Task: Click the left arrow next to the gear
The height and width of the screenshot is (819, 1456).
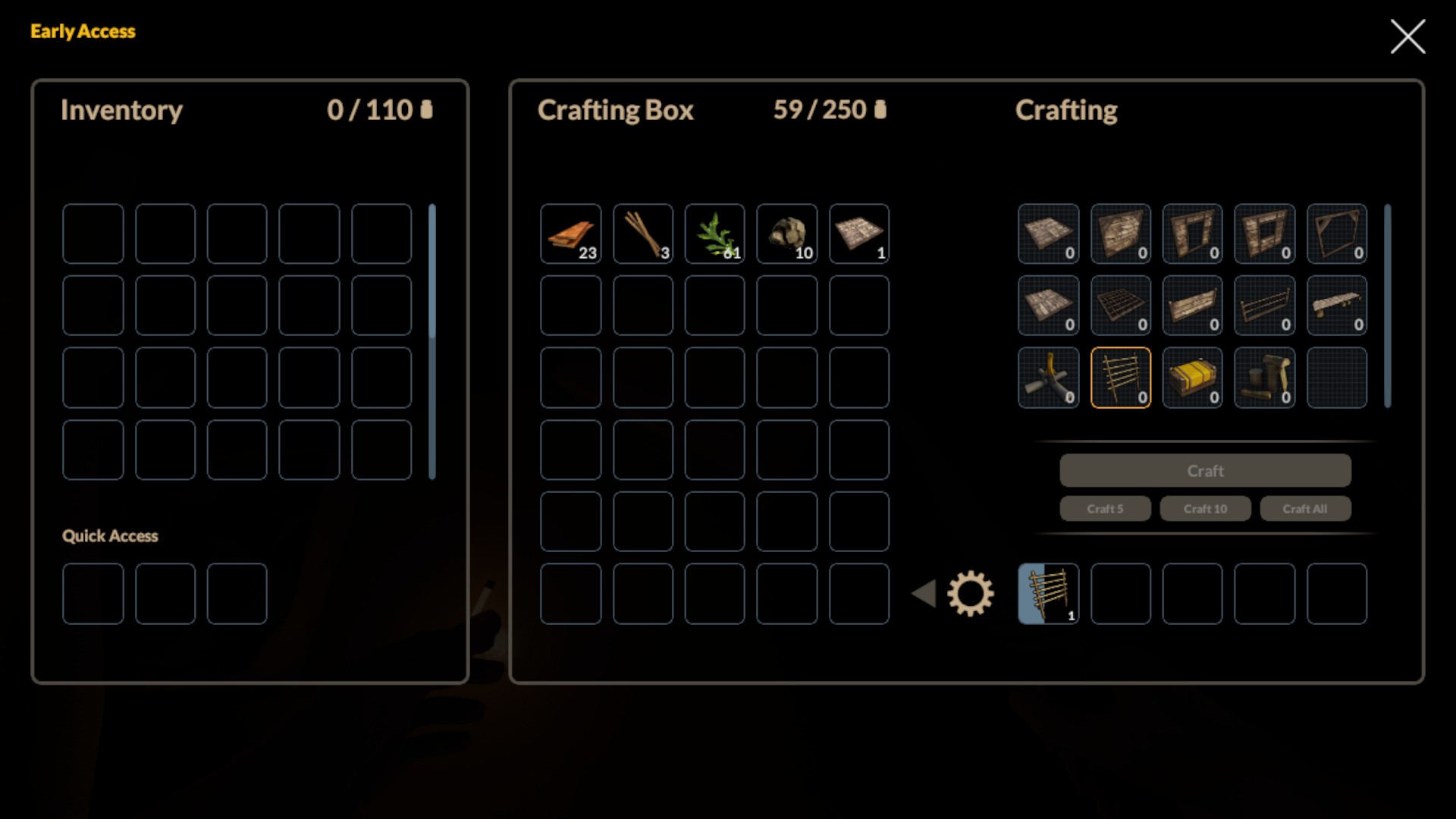Action: click(924, 594)
